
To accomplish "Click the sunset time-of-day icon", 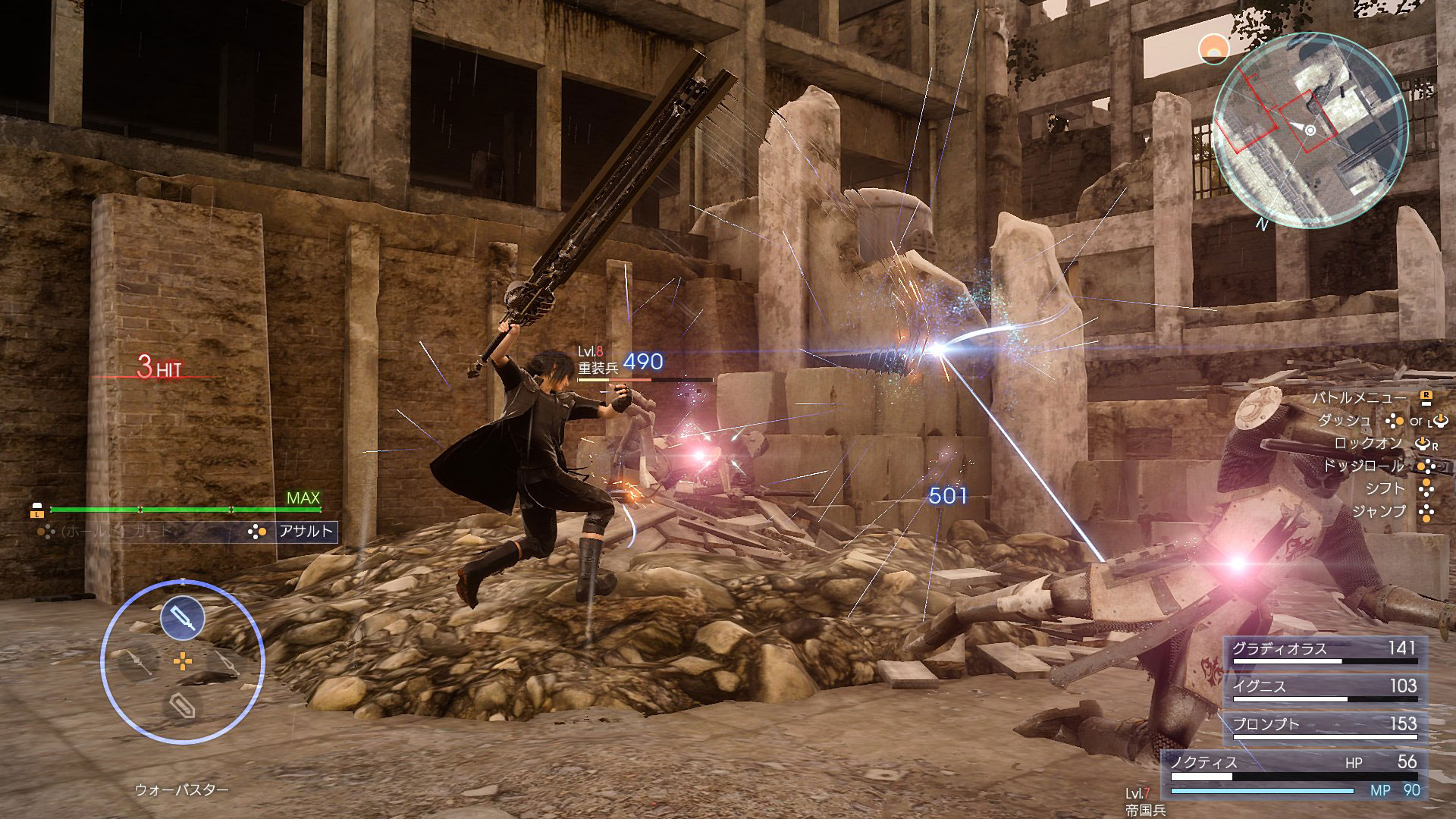I will pyautogui.click(x=1215, y=50).
